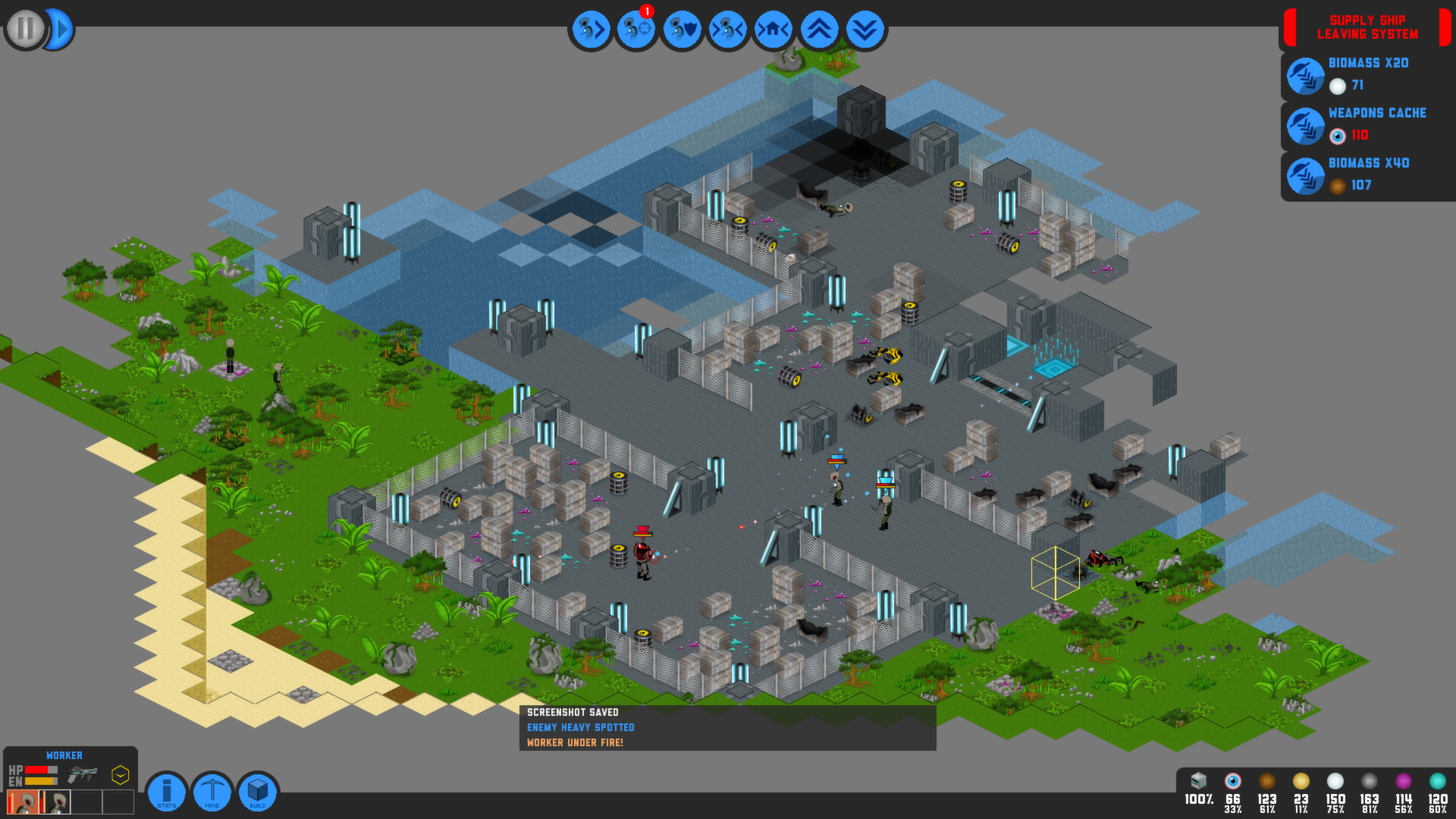Click the double-down chevron to descend a level
1456x819 pixels.
pos(864,29)
